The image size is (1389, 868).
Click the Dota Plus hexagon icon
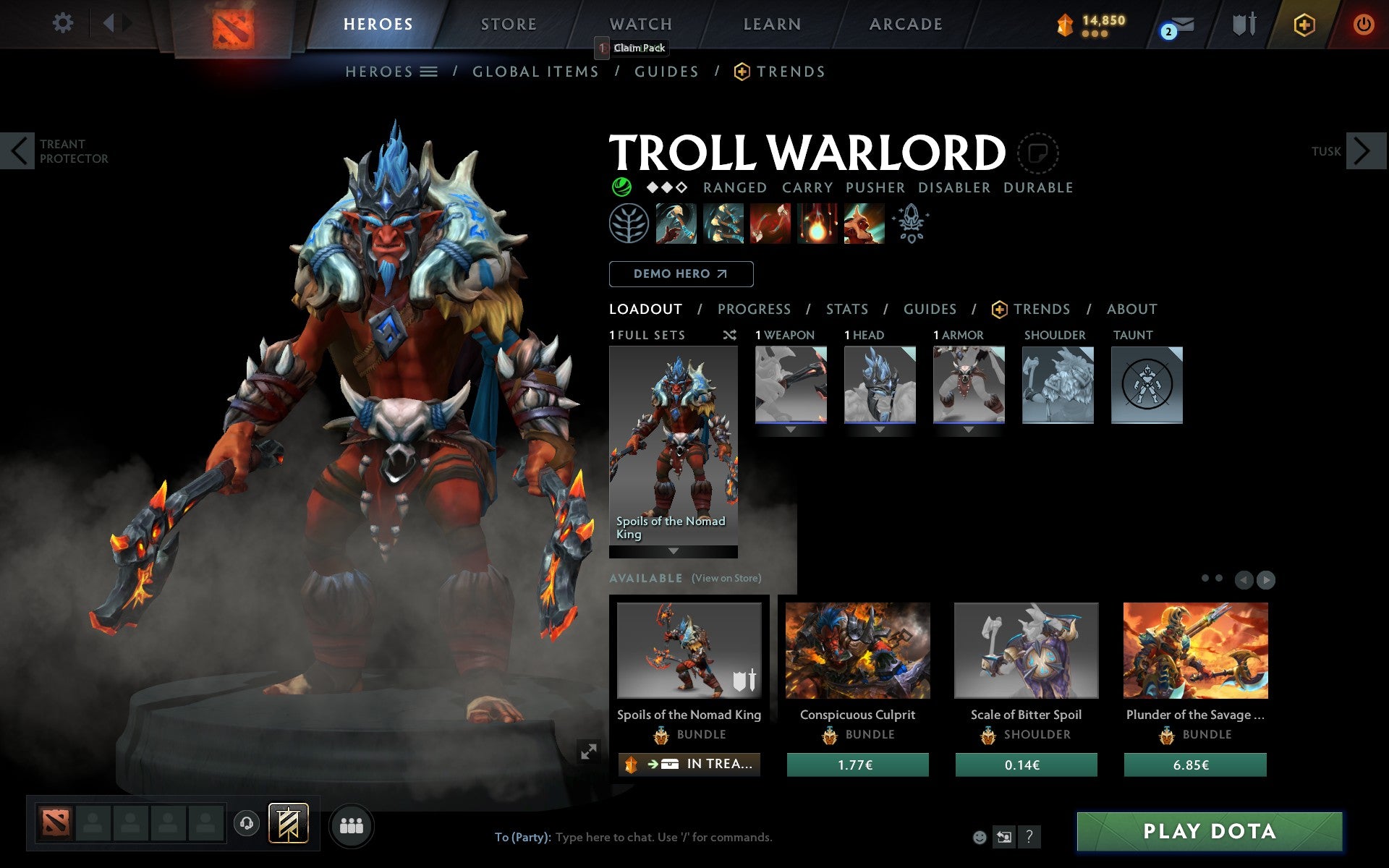[x=1304, y=24]
